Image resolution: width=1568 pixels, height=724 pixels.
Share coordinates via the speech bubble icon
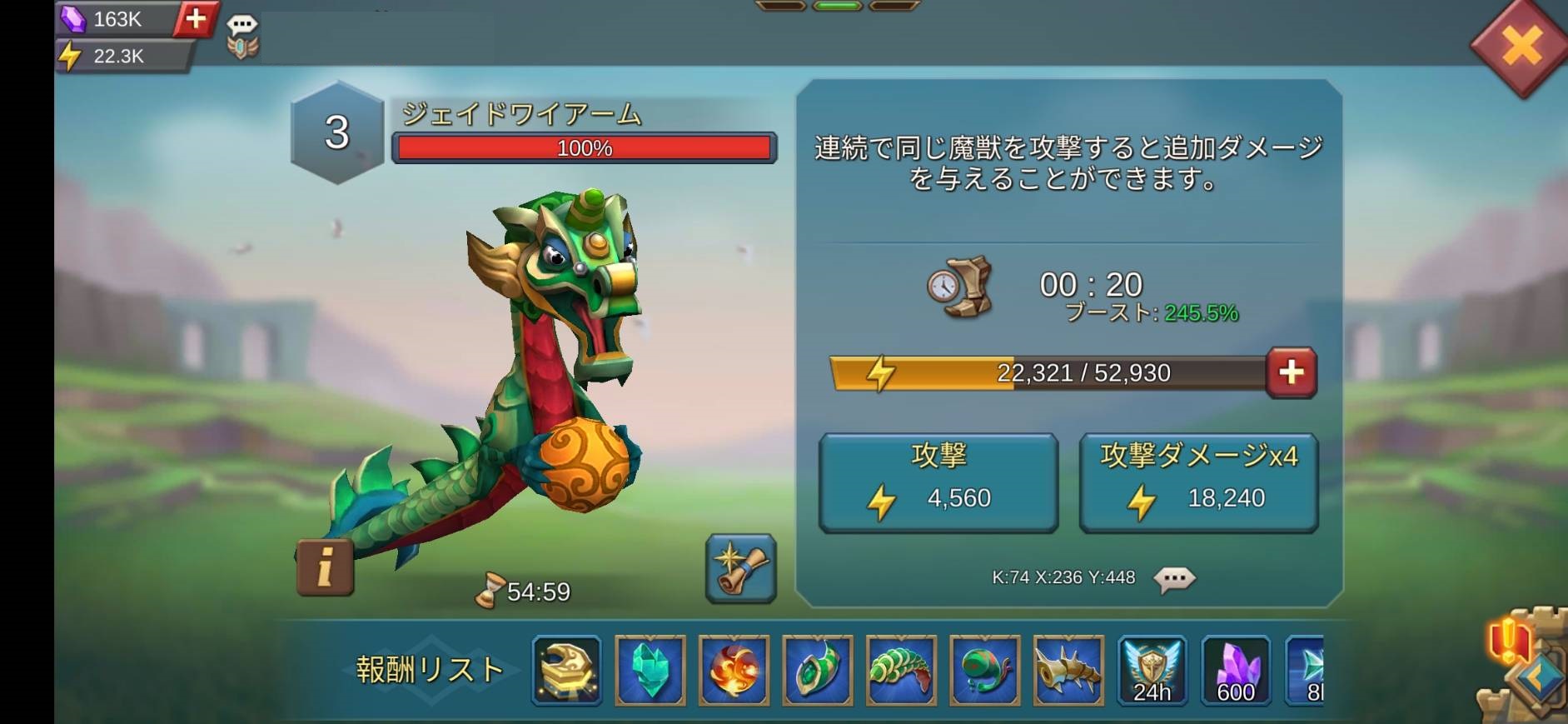[1174, 578]
